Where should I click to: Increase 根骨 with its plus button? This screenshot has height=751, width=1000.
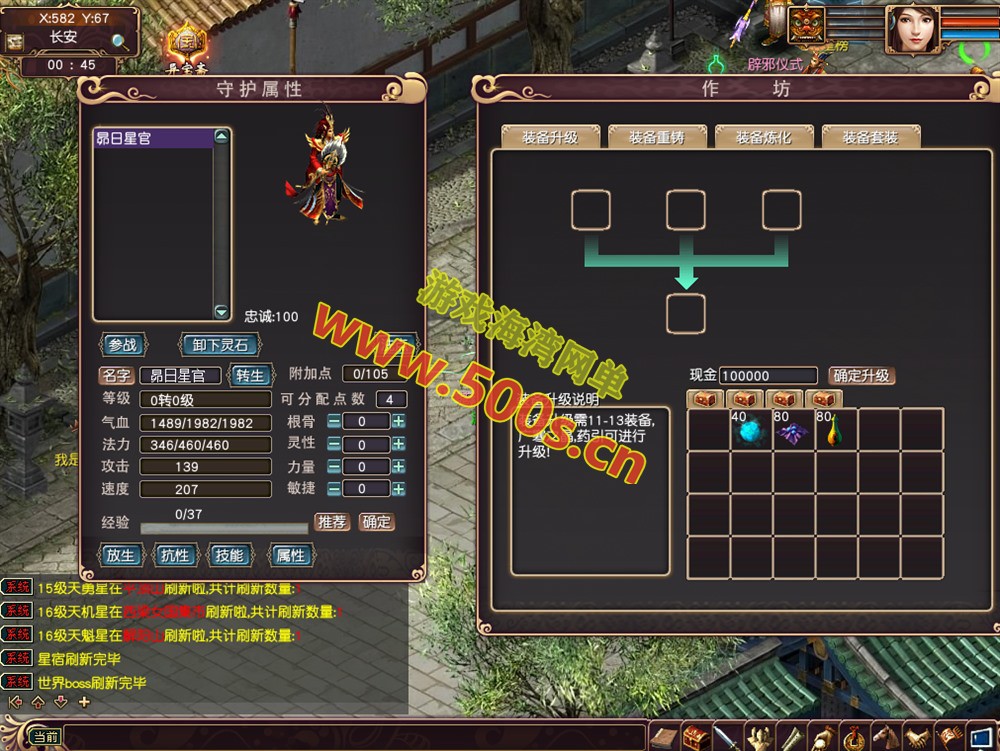point(398,422)
